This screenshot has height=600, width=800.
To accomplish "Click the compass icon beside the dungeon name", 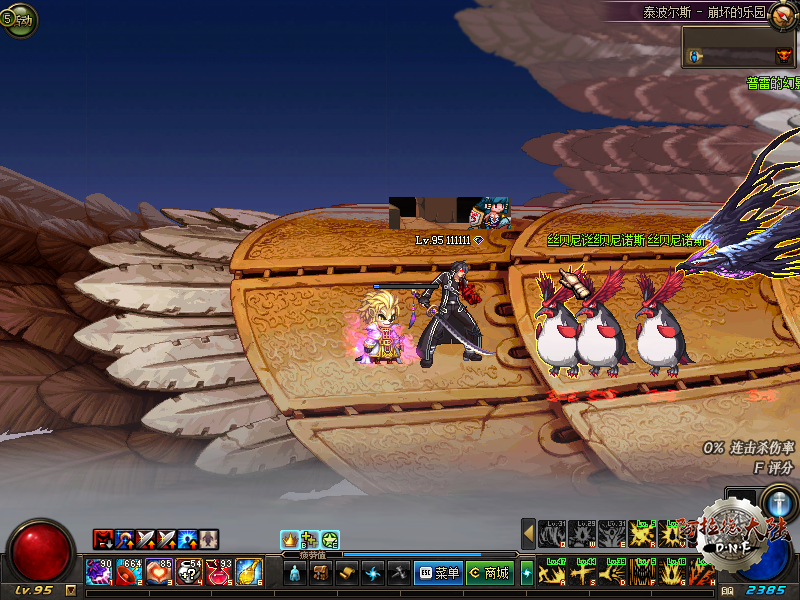I will coord(781,14).
